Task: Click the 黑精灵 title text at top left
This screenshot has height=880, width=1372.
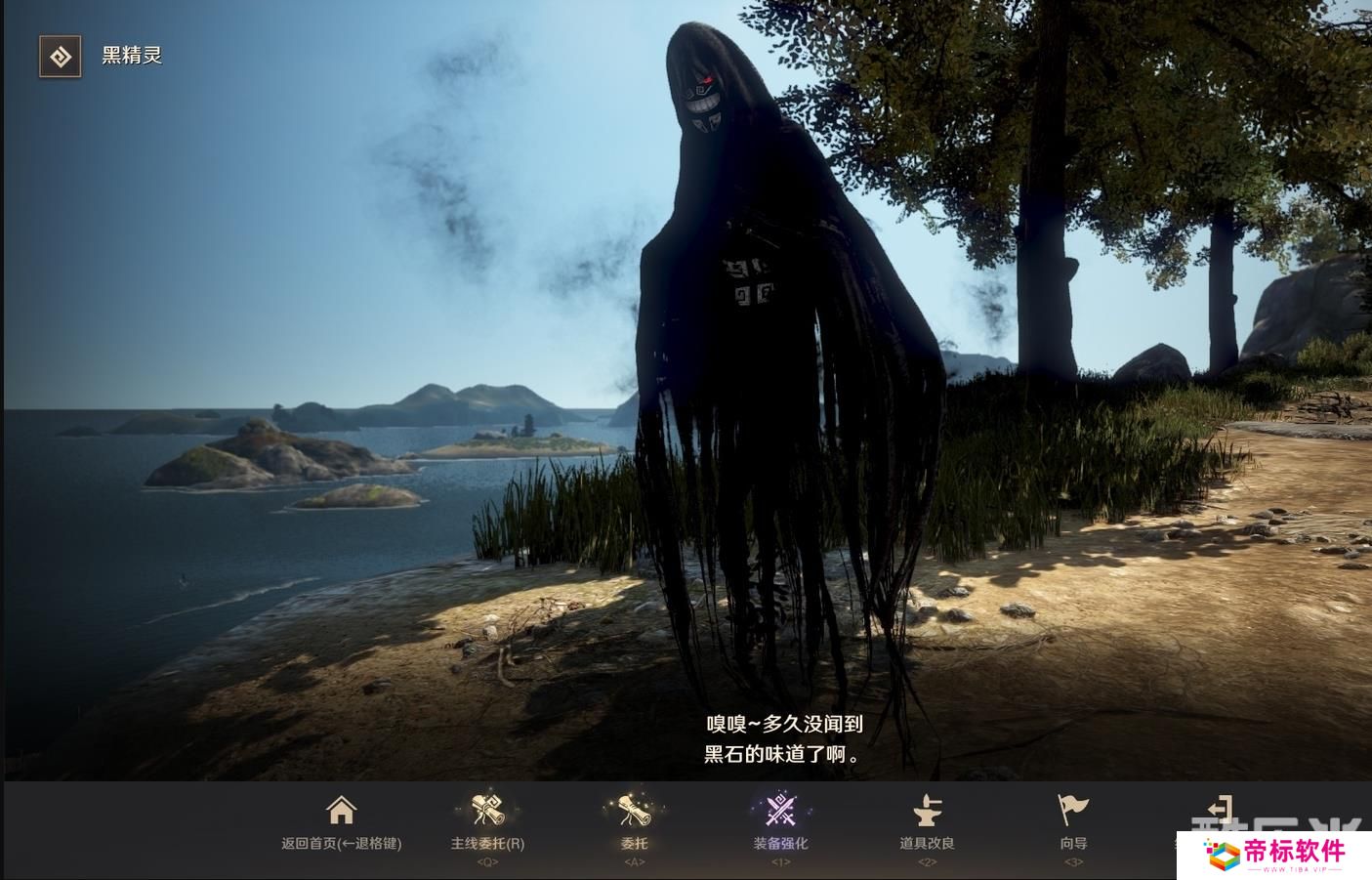Action: (131, 57)
